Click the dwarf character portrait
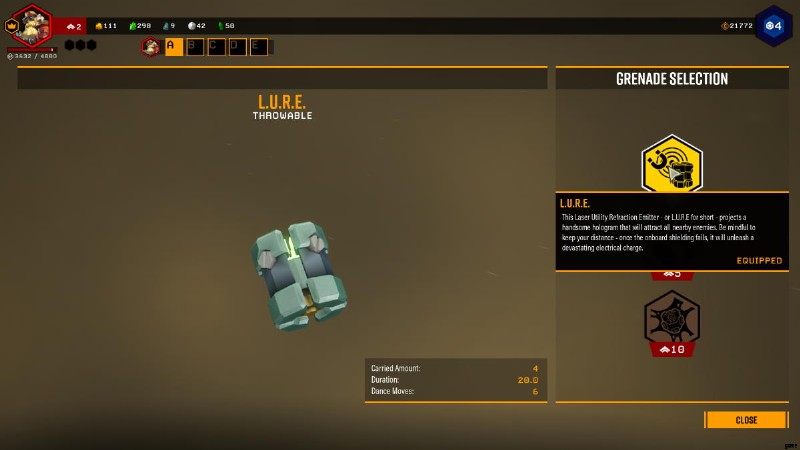This screenshot has height=450, width=800. click(30, 26)
